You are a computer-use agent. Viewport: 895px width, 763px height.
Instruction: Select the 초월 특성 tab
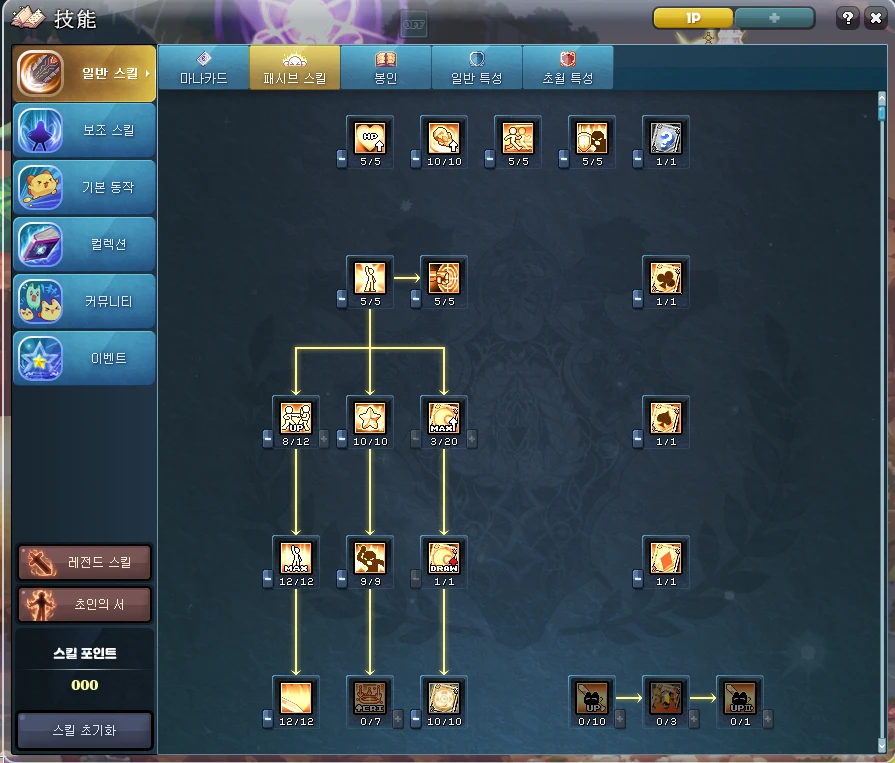pyautogui.click(x=567, y=68)
